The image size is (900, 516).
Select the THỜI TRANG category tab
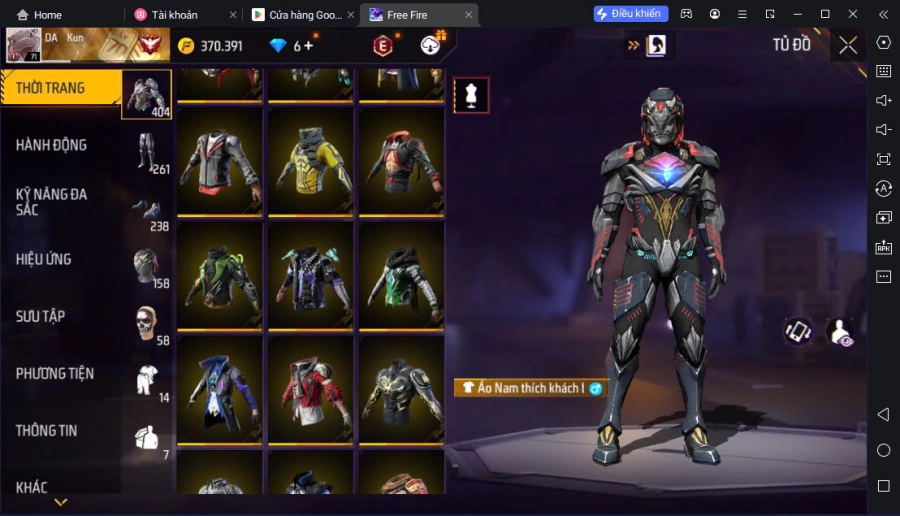point(61,88)
